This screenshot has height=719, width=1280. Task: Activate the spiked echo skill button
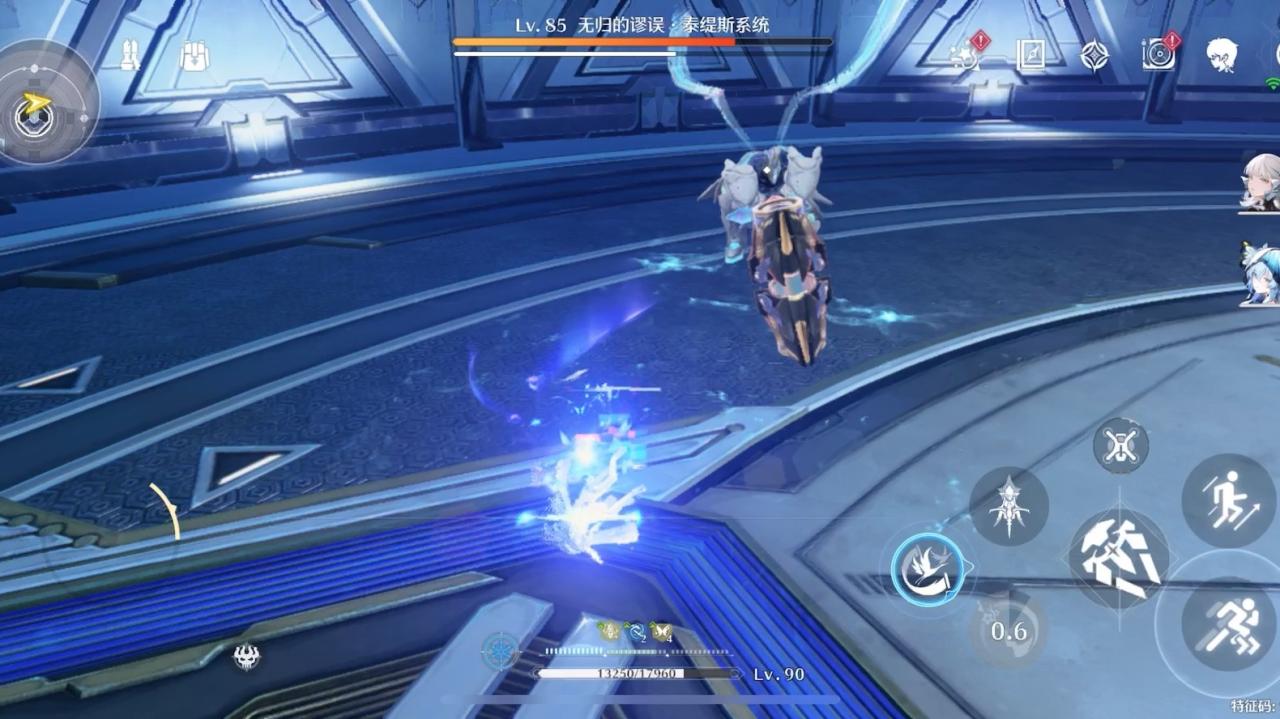[x=1008, y=507]
